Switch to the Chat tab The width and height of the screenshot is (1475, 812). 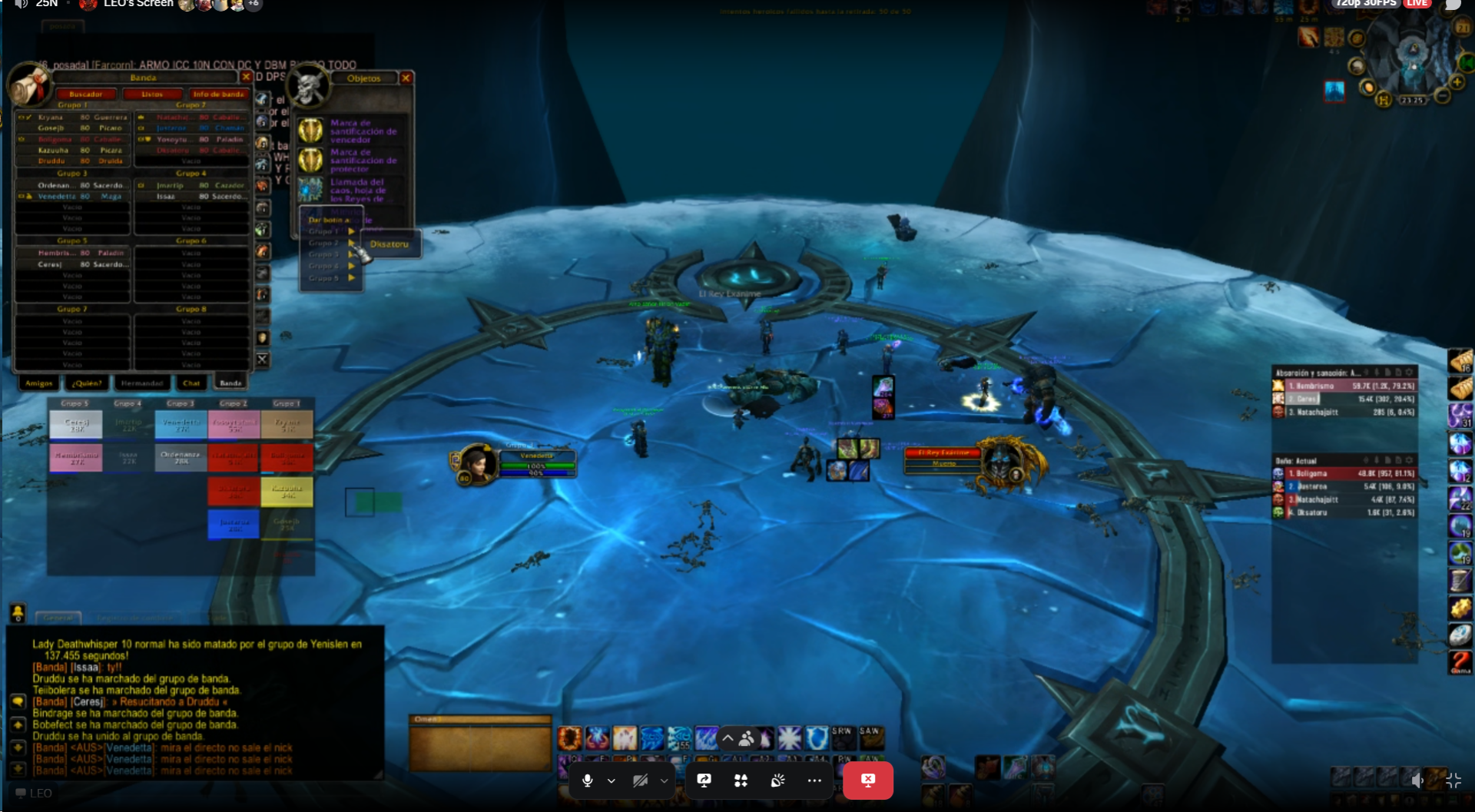click(191, 383)
